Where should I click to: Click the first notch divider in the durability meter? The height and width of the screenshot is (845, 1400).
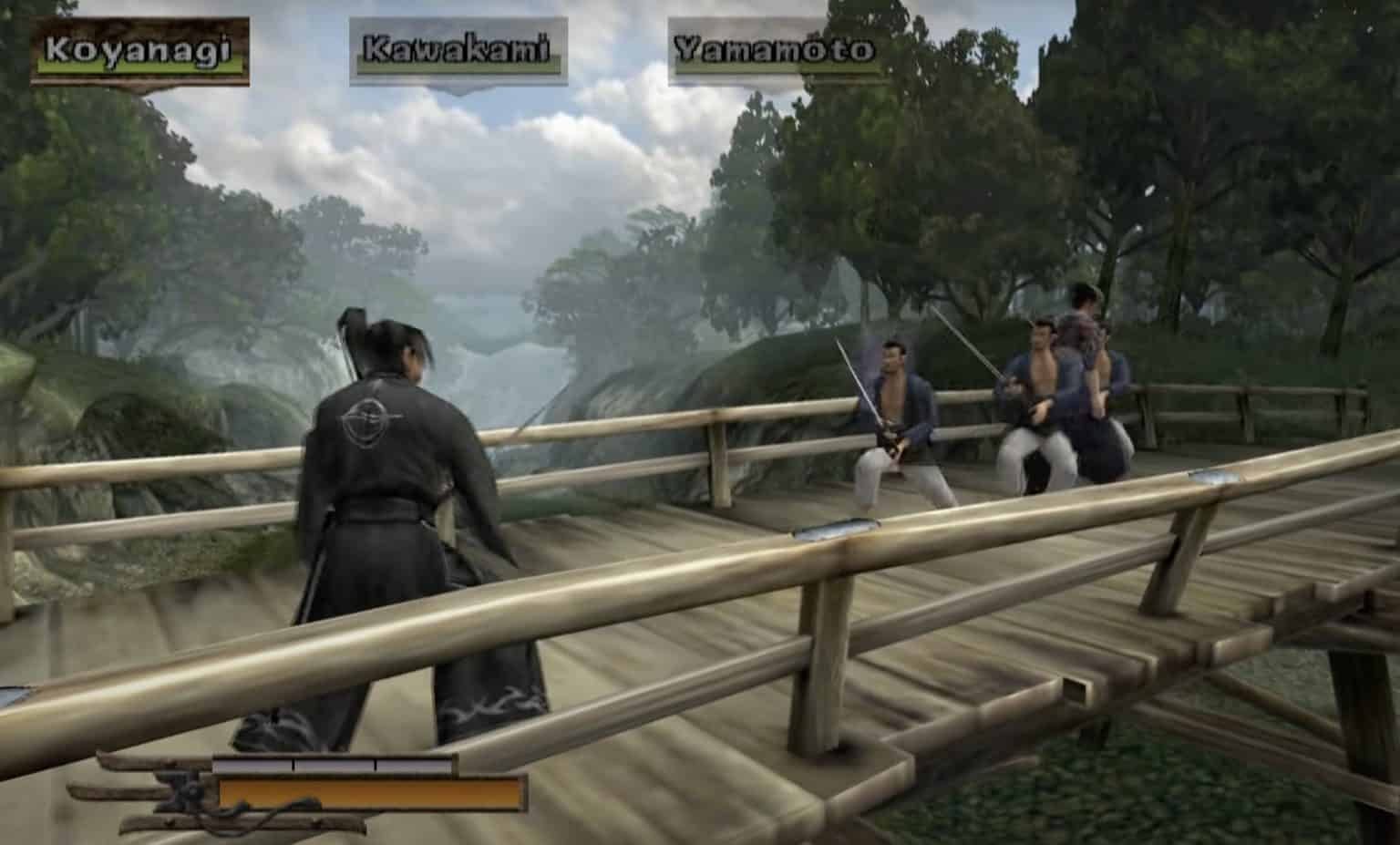pyautogui.click(x=293, y=764)
